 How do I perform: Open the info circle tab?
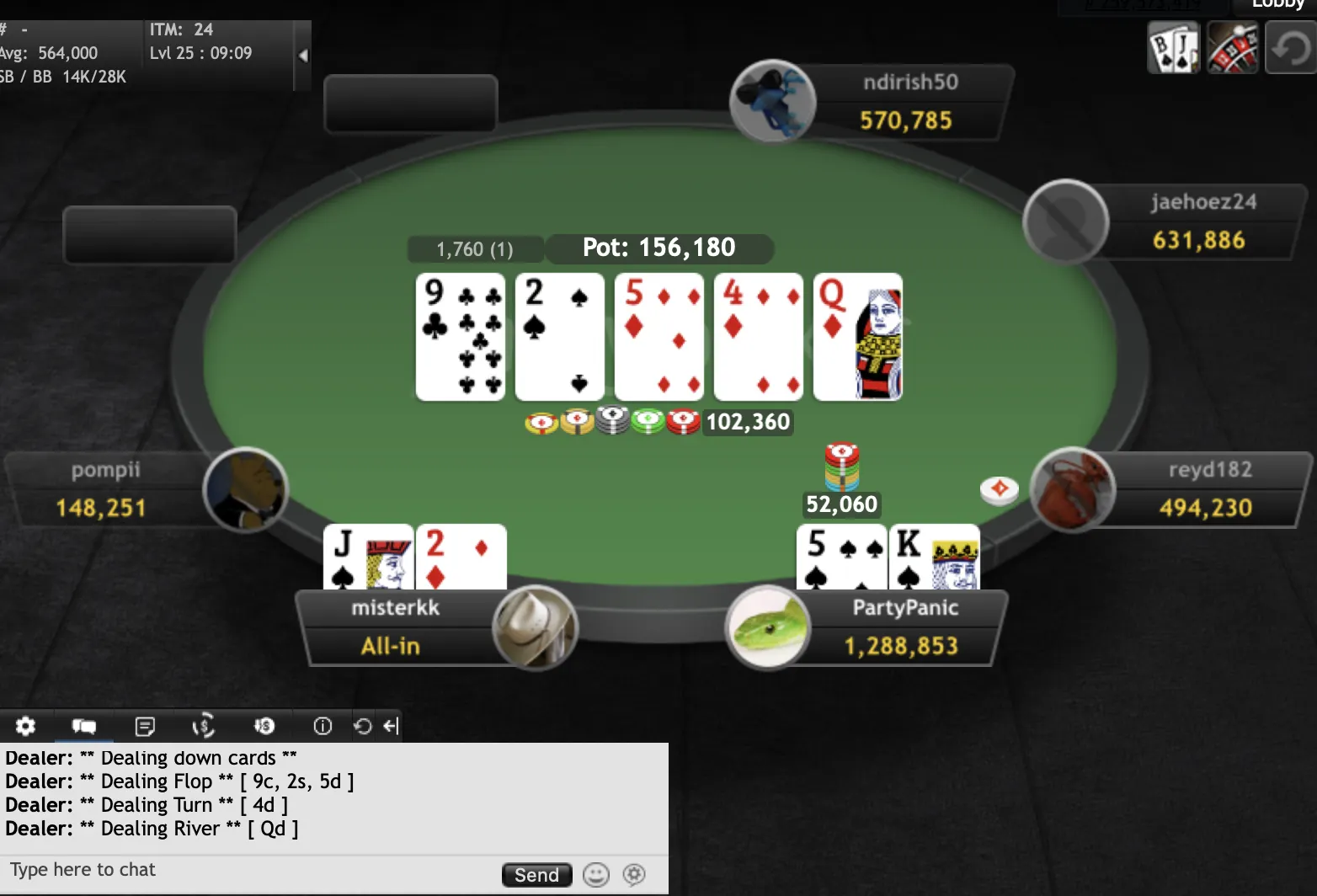[x=323, y=726]
